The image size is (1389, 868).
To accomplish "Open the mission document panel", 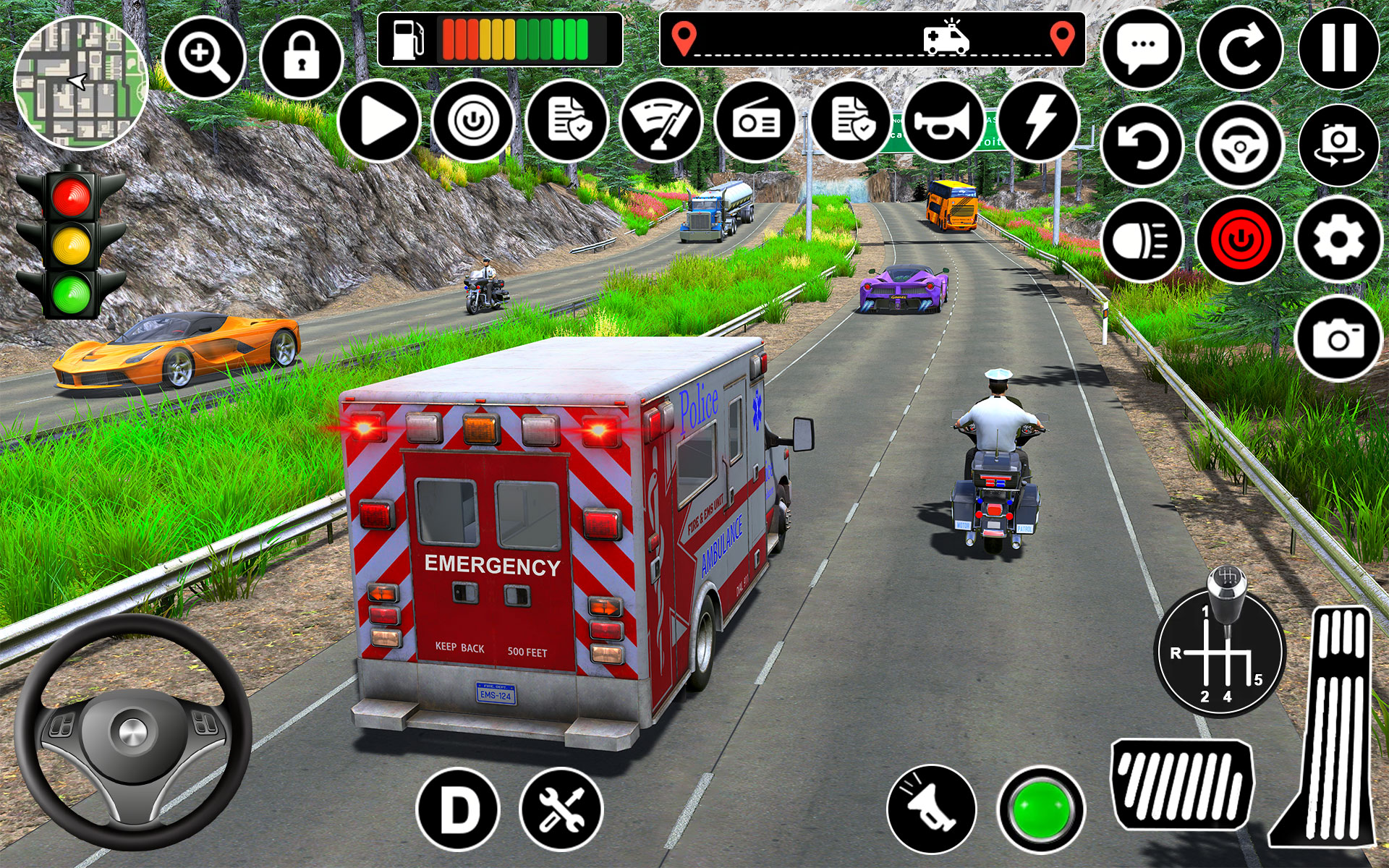I will (x=569, y=122).
